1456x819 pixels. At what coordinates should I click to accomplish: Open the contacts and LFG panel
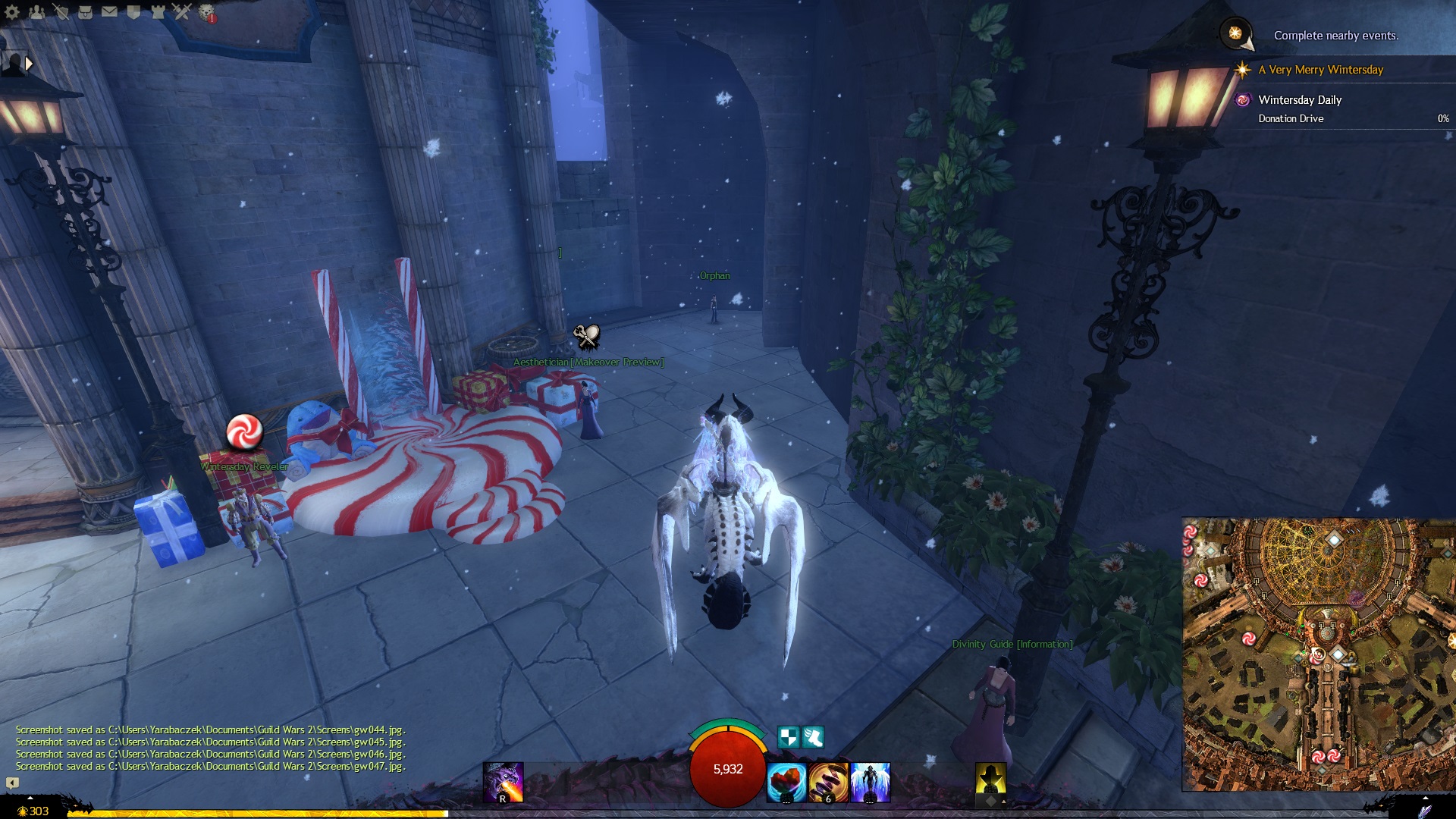36,12
